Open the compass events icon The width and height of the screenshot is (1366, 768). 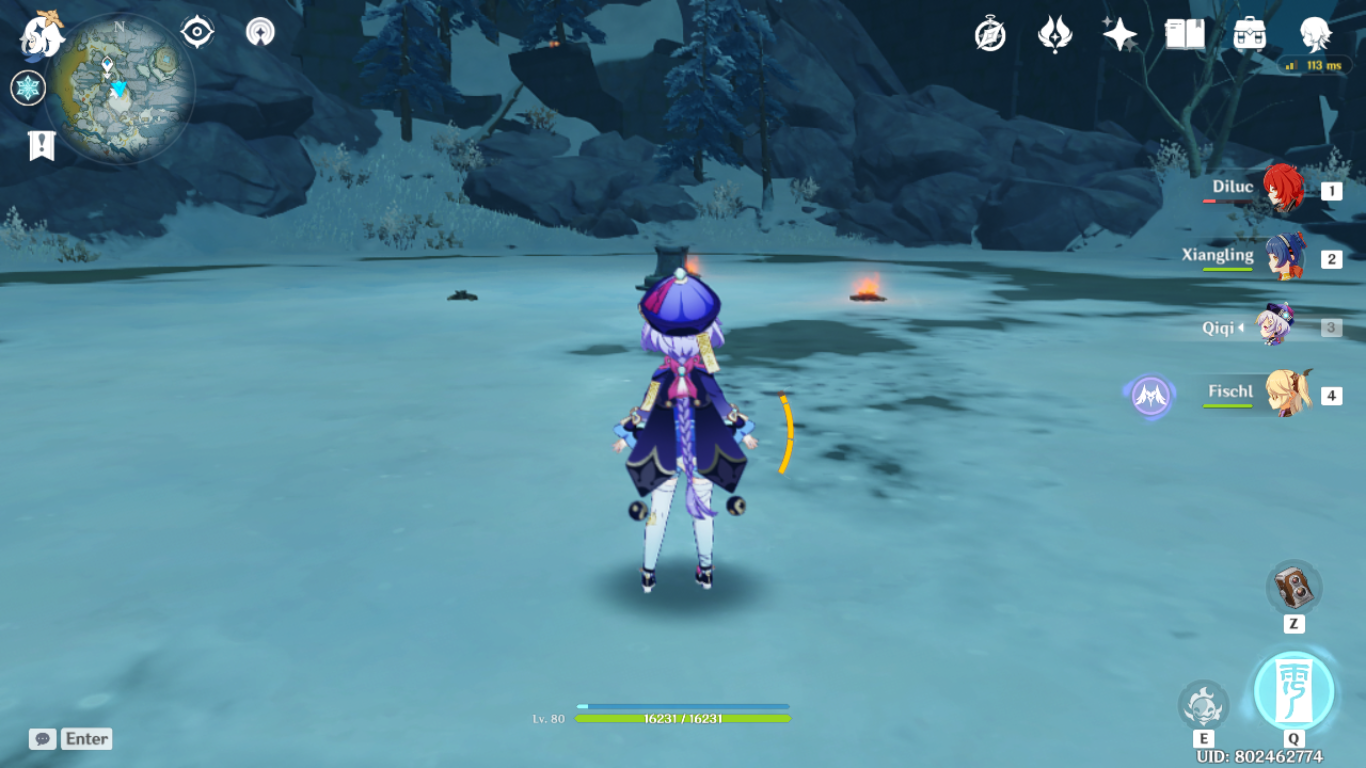coord(990,35)
